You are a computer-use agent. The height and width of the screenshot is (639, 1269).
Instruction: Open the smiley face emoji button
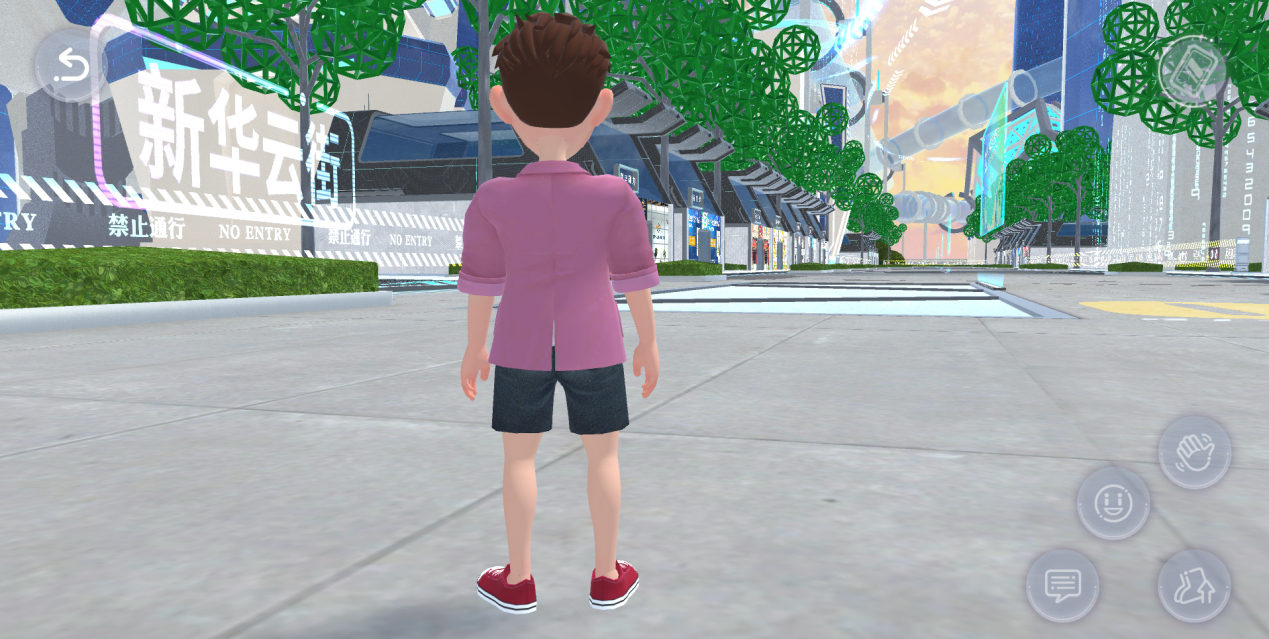coord(1113,502)
